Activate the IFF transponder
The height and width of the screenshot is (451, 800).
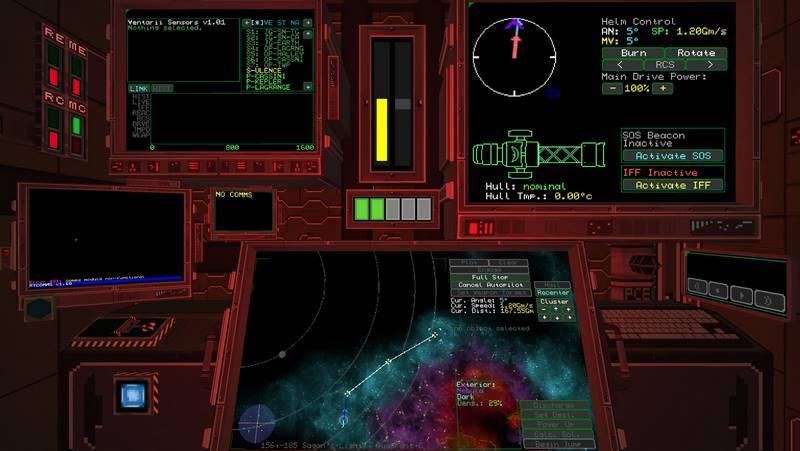coord(673,185)
